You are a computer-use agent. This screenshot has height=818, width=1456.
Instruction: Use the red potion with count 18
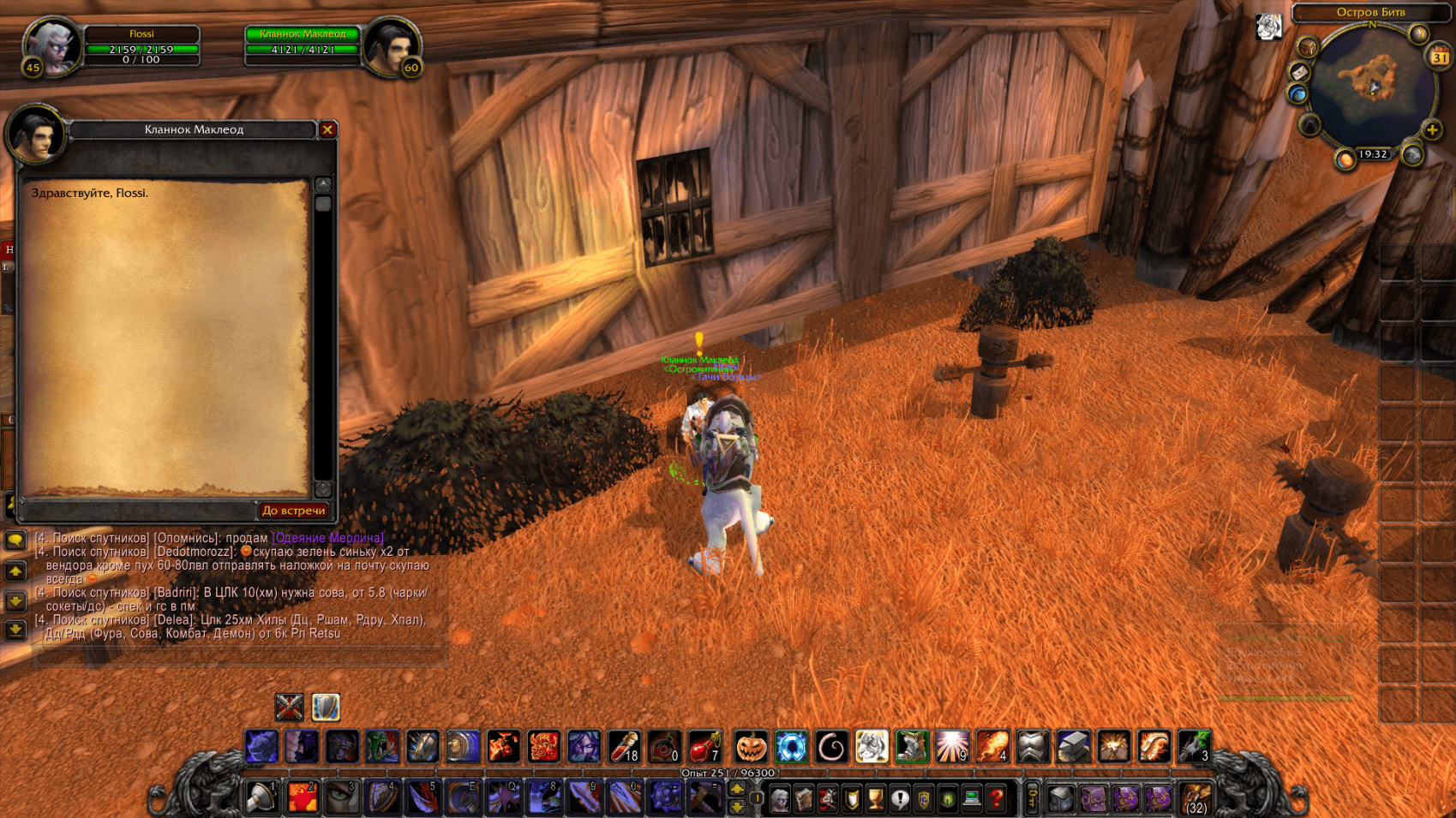(625, 747)
